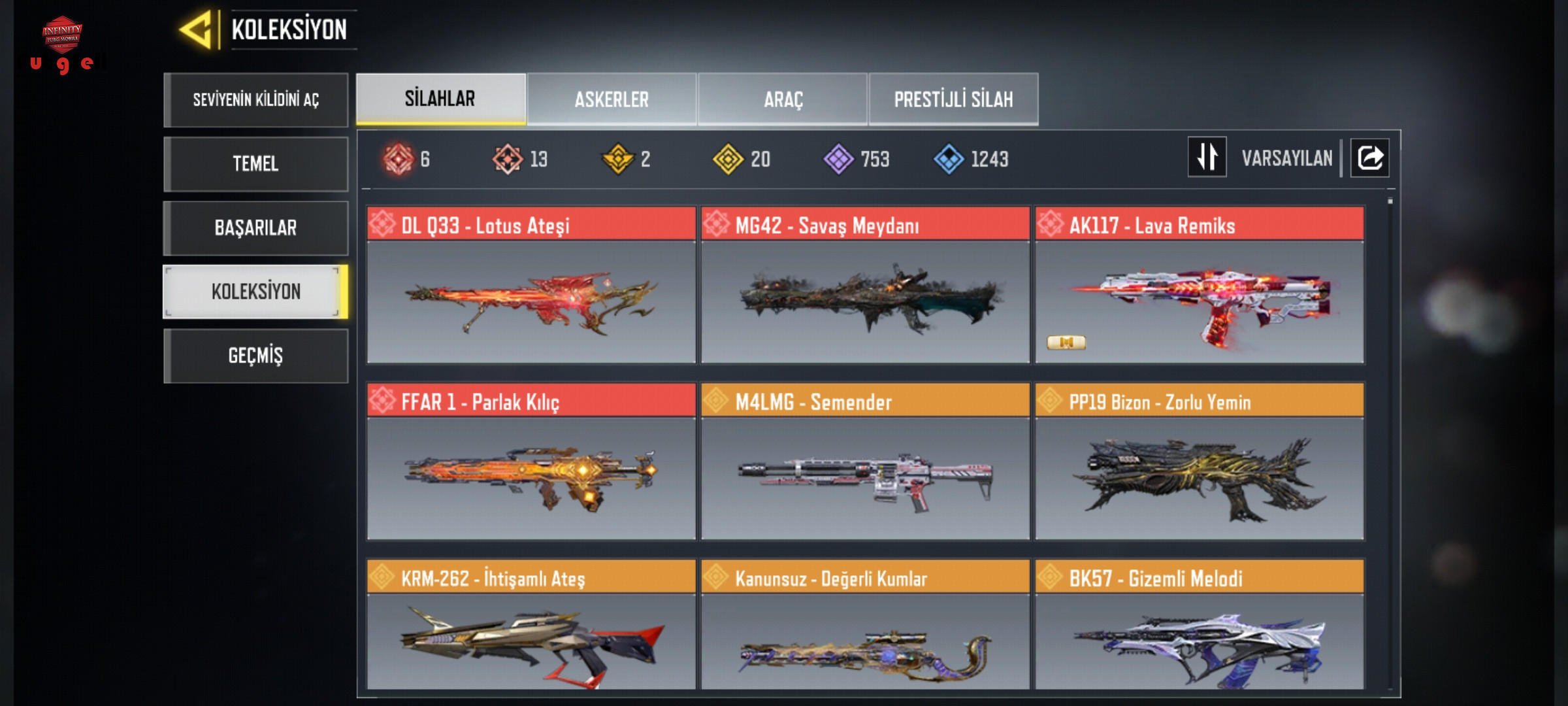Go back using the yellow arrow
The width and height of the screenshot is (1568, 706).
196,30
